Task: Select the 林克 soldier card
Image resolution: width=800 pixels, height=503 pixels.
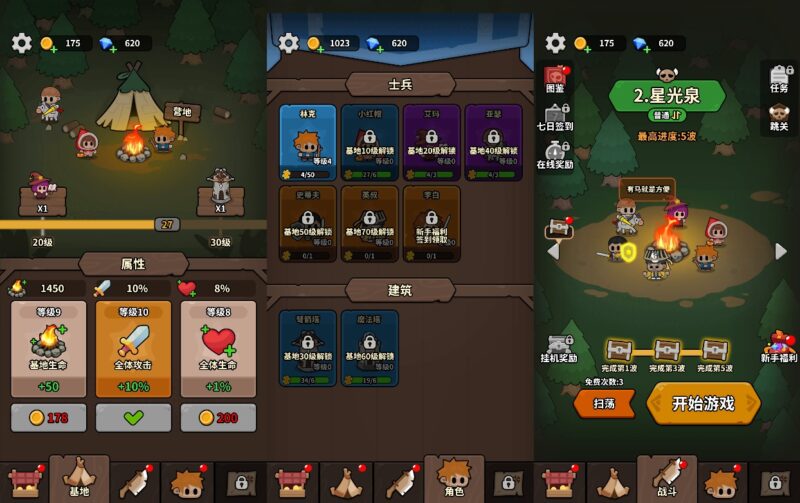Action: tap(308, 142)
